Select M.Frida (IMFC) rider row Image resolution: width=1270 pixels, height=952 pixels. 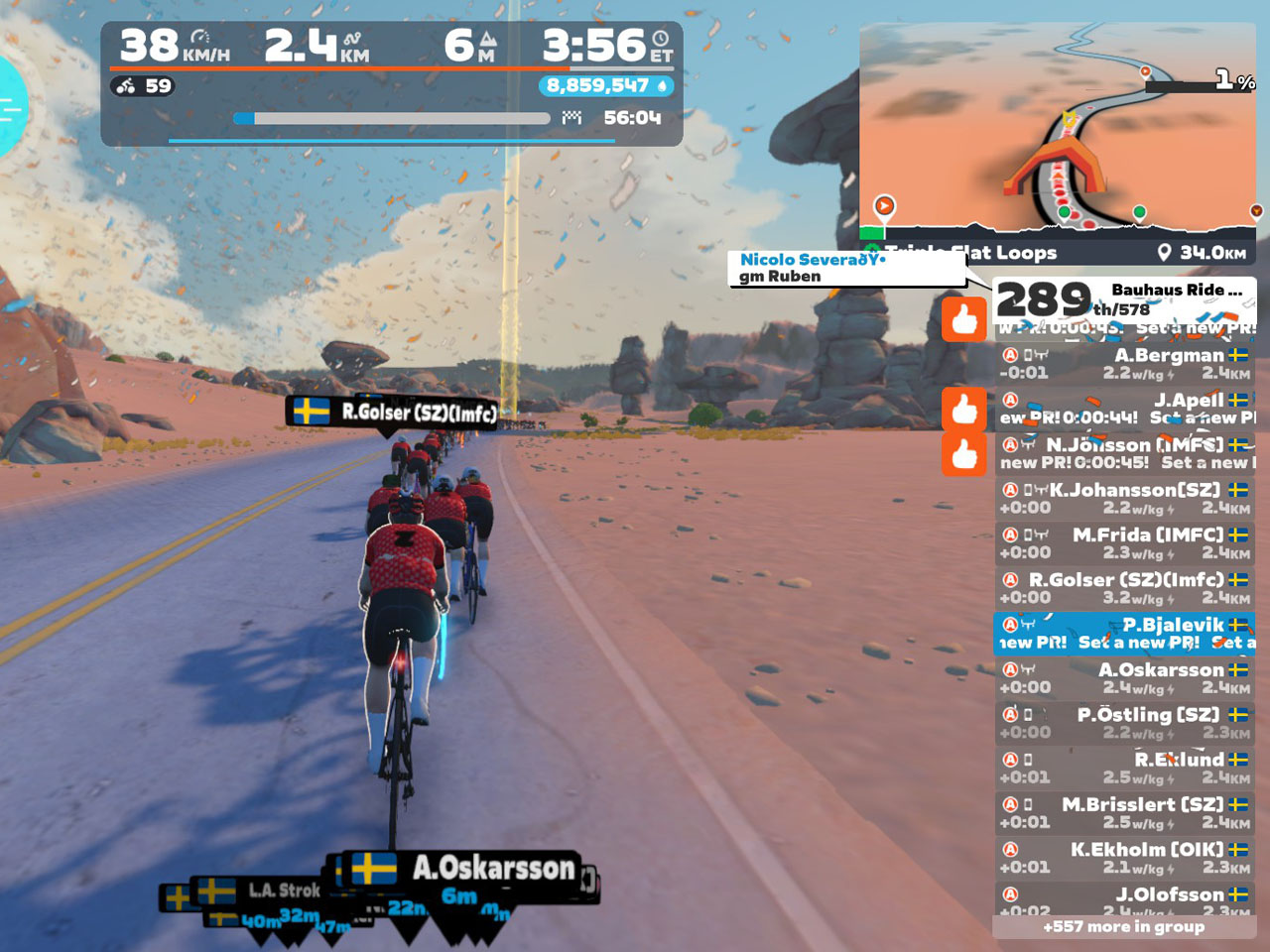pos(1124,543)
